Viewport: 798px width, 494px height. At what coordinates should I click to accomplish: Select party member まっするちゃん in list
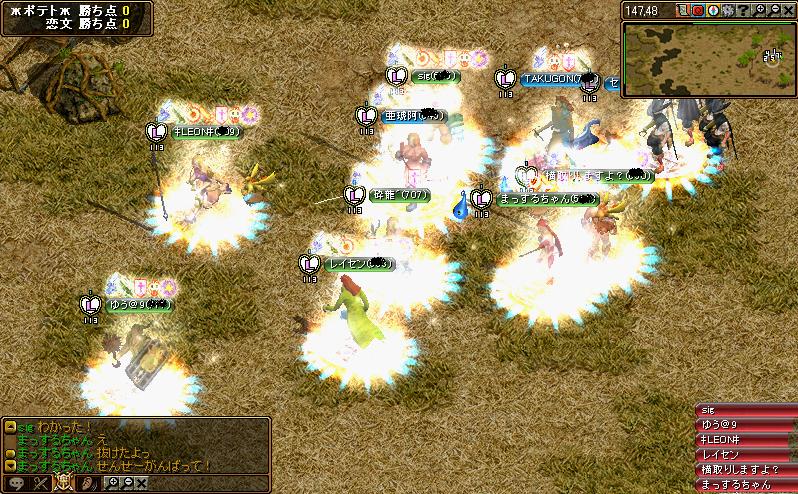pyautogui.click(x=745, y=484)
